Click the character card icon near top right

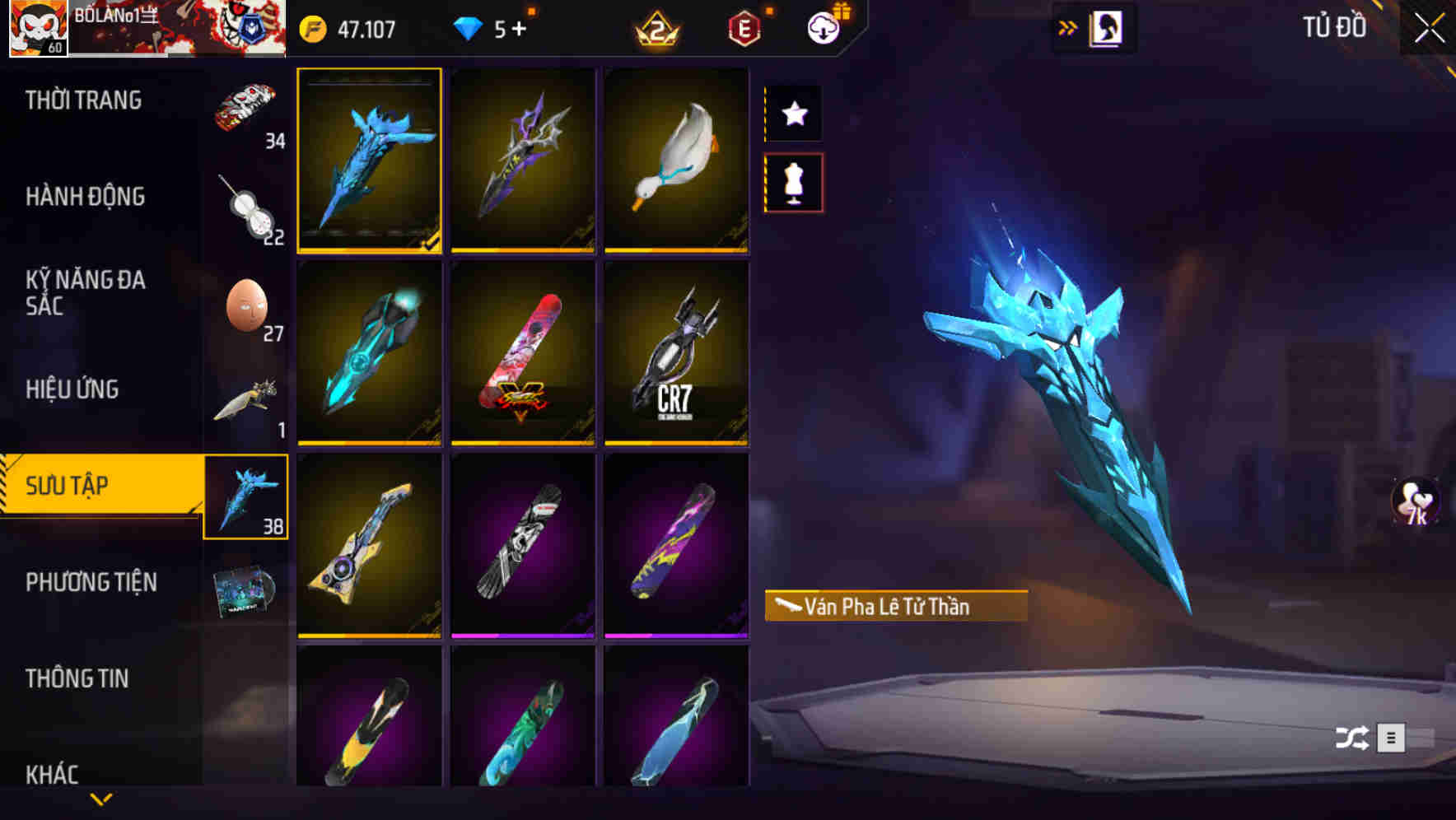(x=1106, y=27)
